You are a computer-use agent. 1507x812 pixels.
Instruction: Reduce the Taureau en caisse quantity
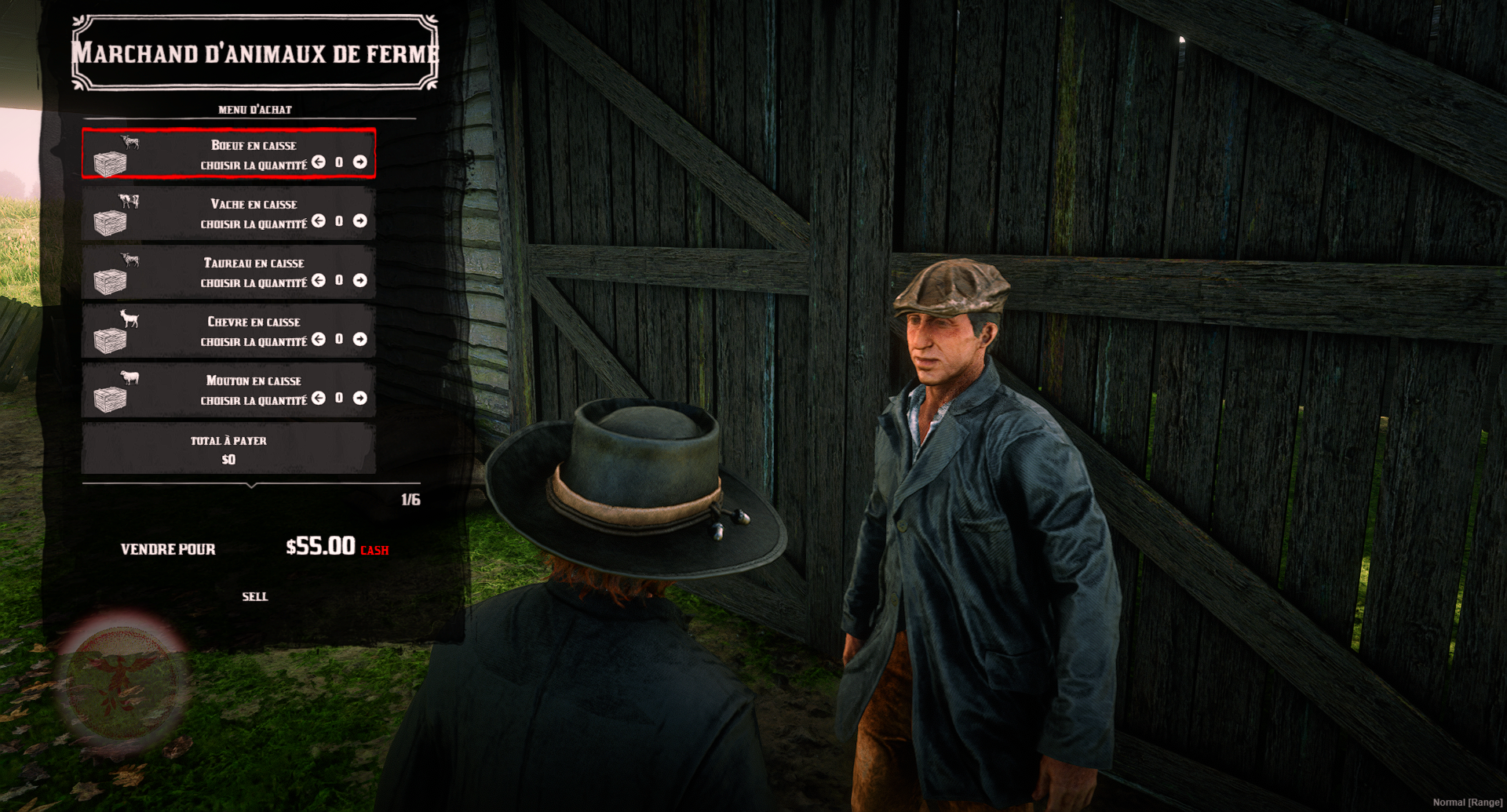click(319, 280)
